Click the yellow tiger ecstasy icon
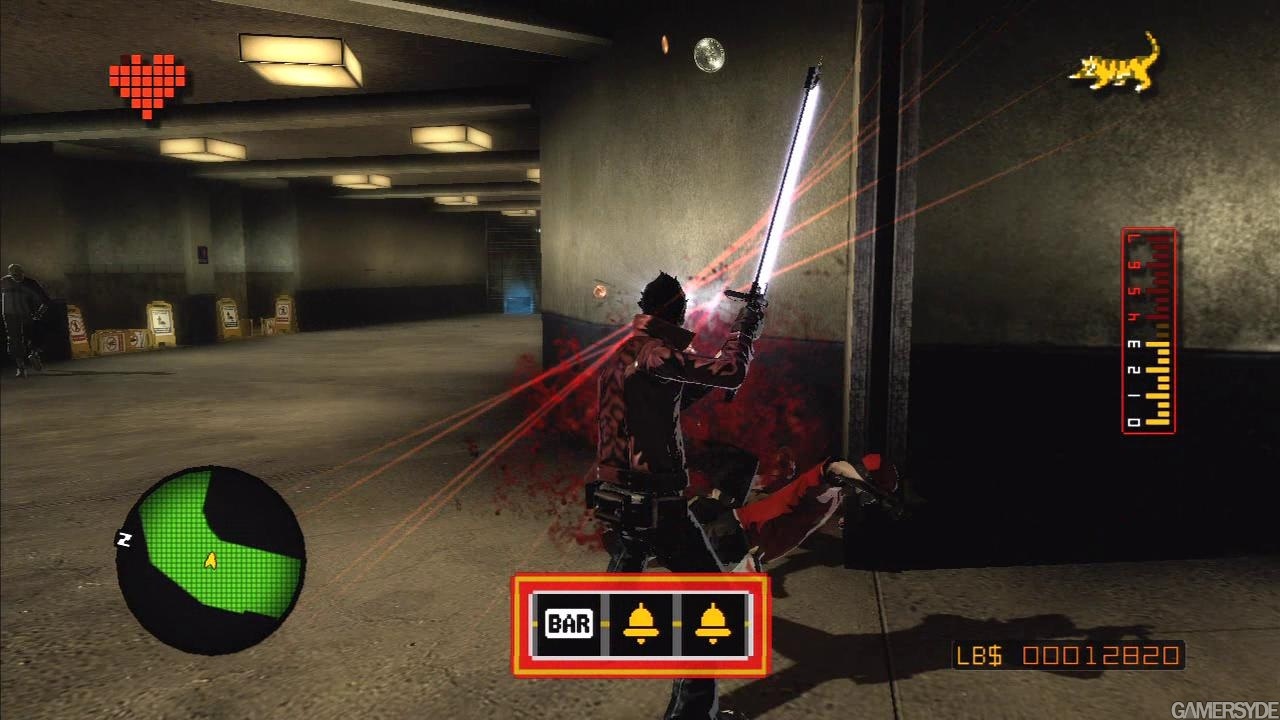 (1116, 65)
